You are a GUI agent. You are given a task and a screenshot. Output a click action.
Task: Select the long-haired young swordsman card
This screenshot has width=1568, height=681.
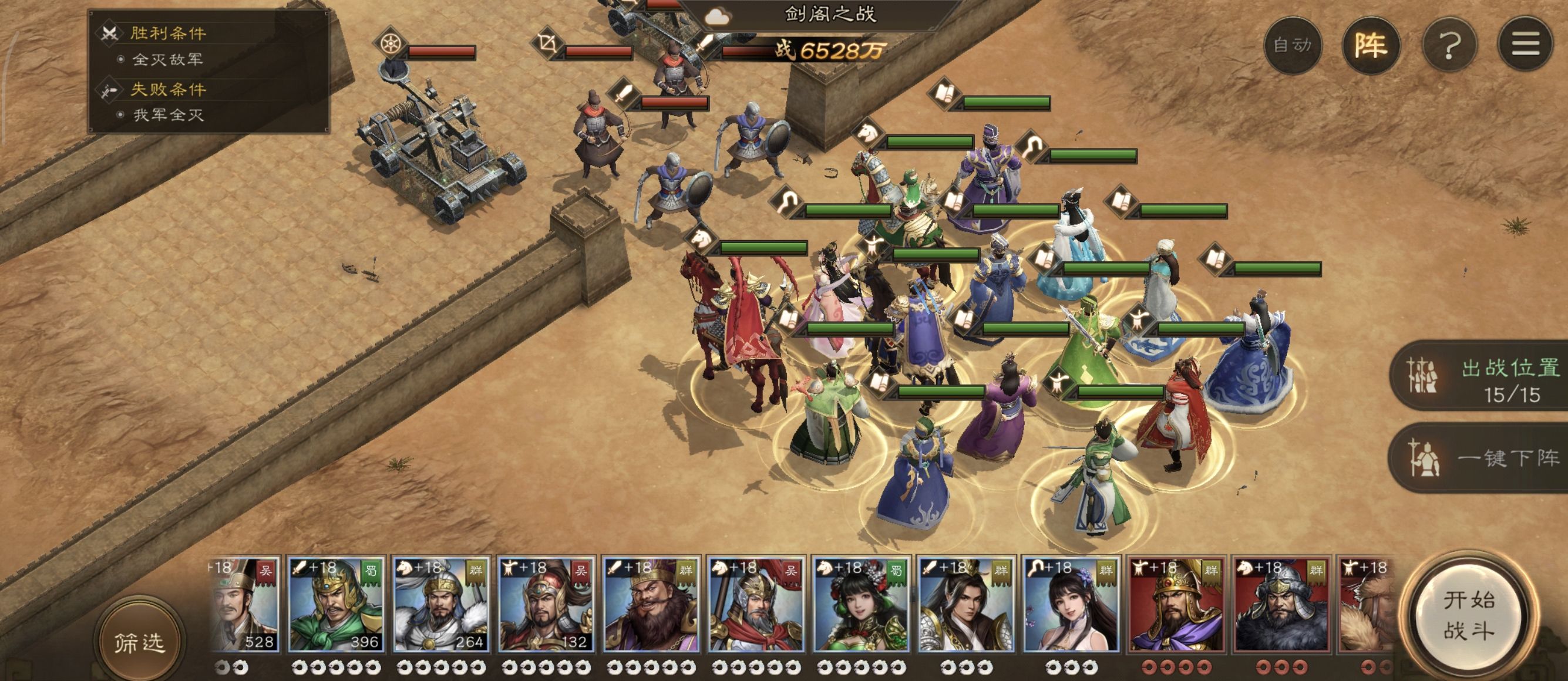pos(965,605)
